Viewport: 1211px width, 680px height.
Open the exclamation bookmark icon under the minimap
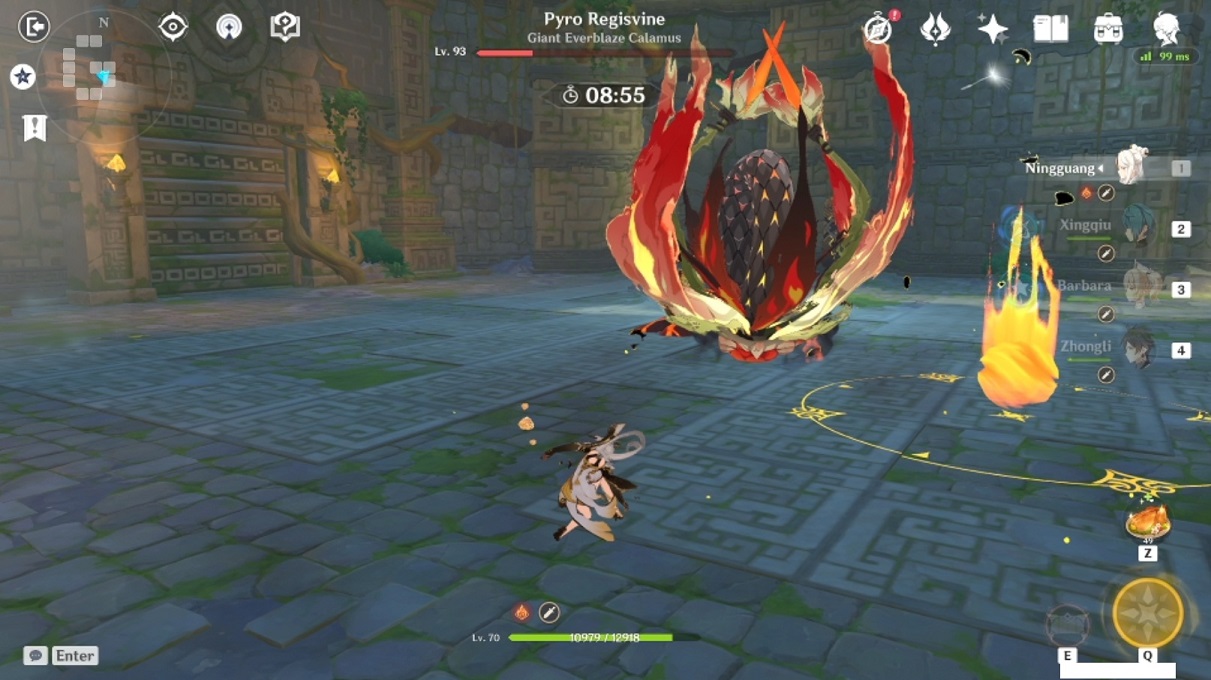pyautogui.click(x=35, y=128)
